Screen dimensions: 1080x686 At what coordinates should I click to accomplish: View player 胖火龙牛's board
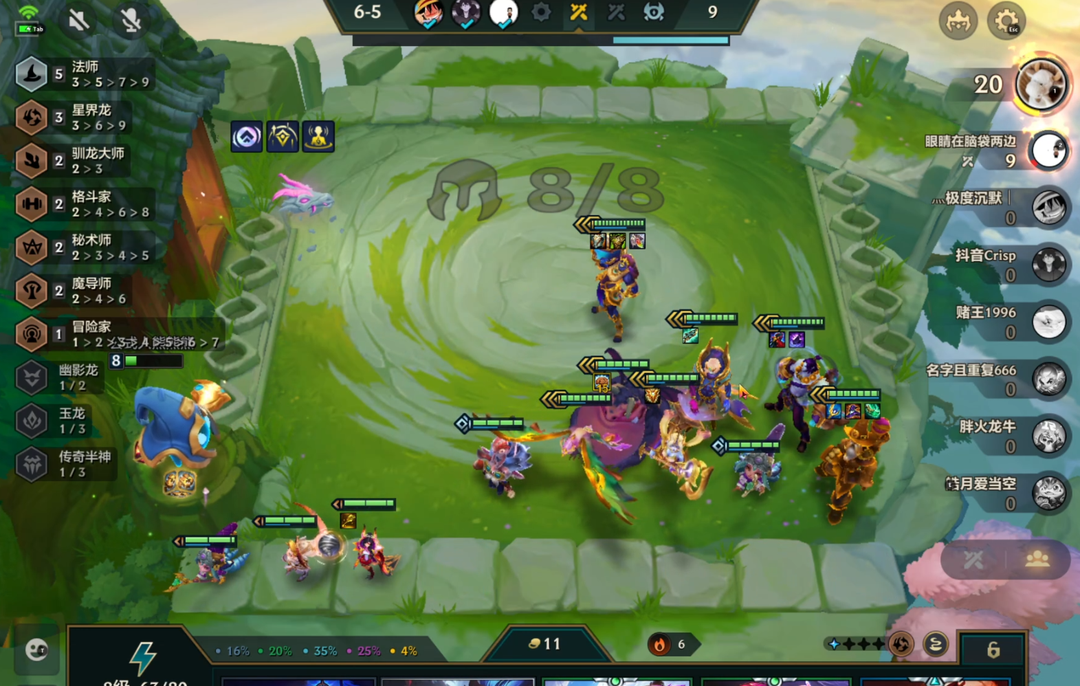(1049, 435)
